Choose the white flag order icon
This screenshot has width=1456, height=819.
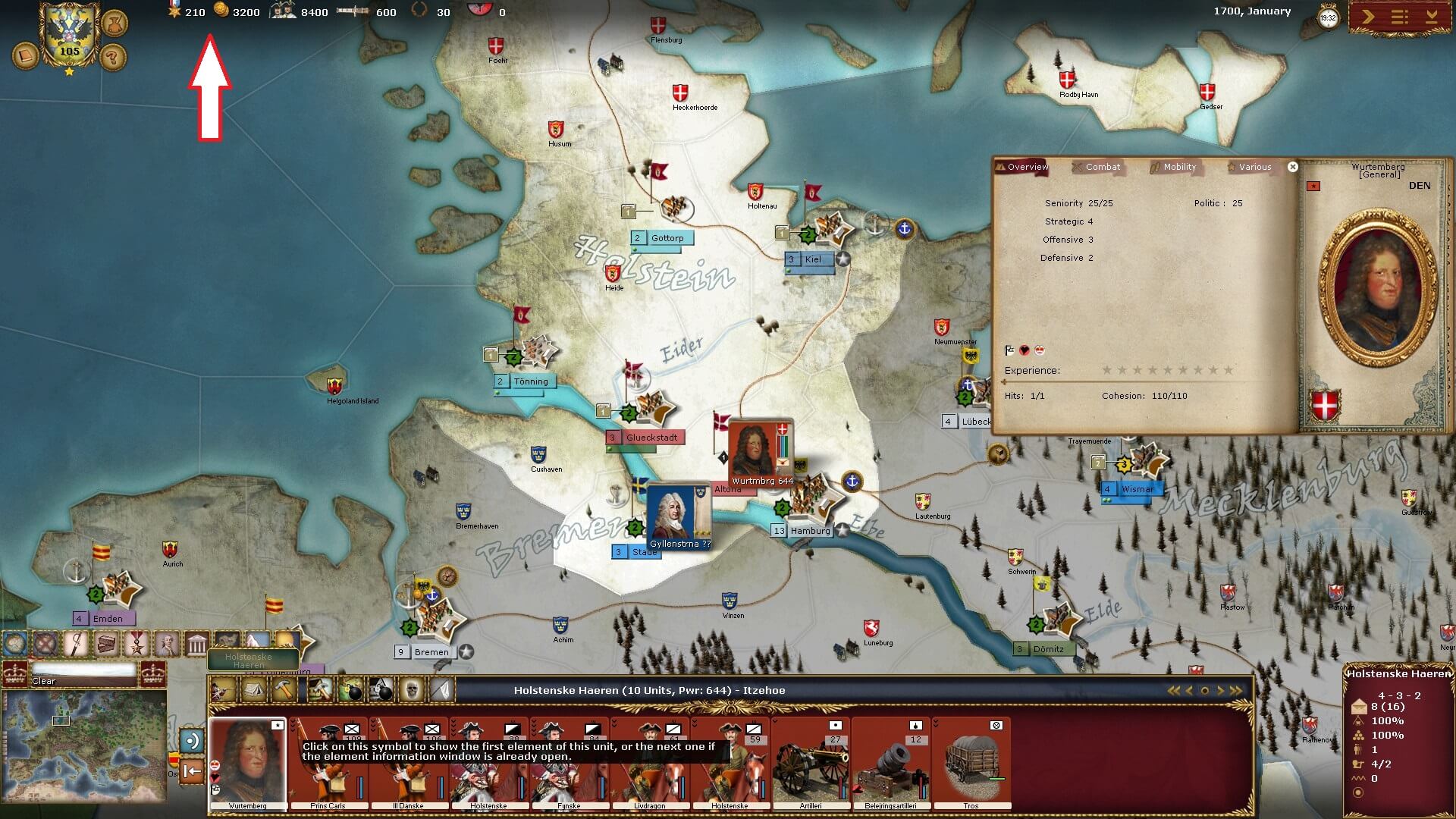coord(442,690)
